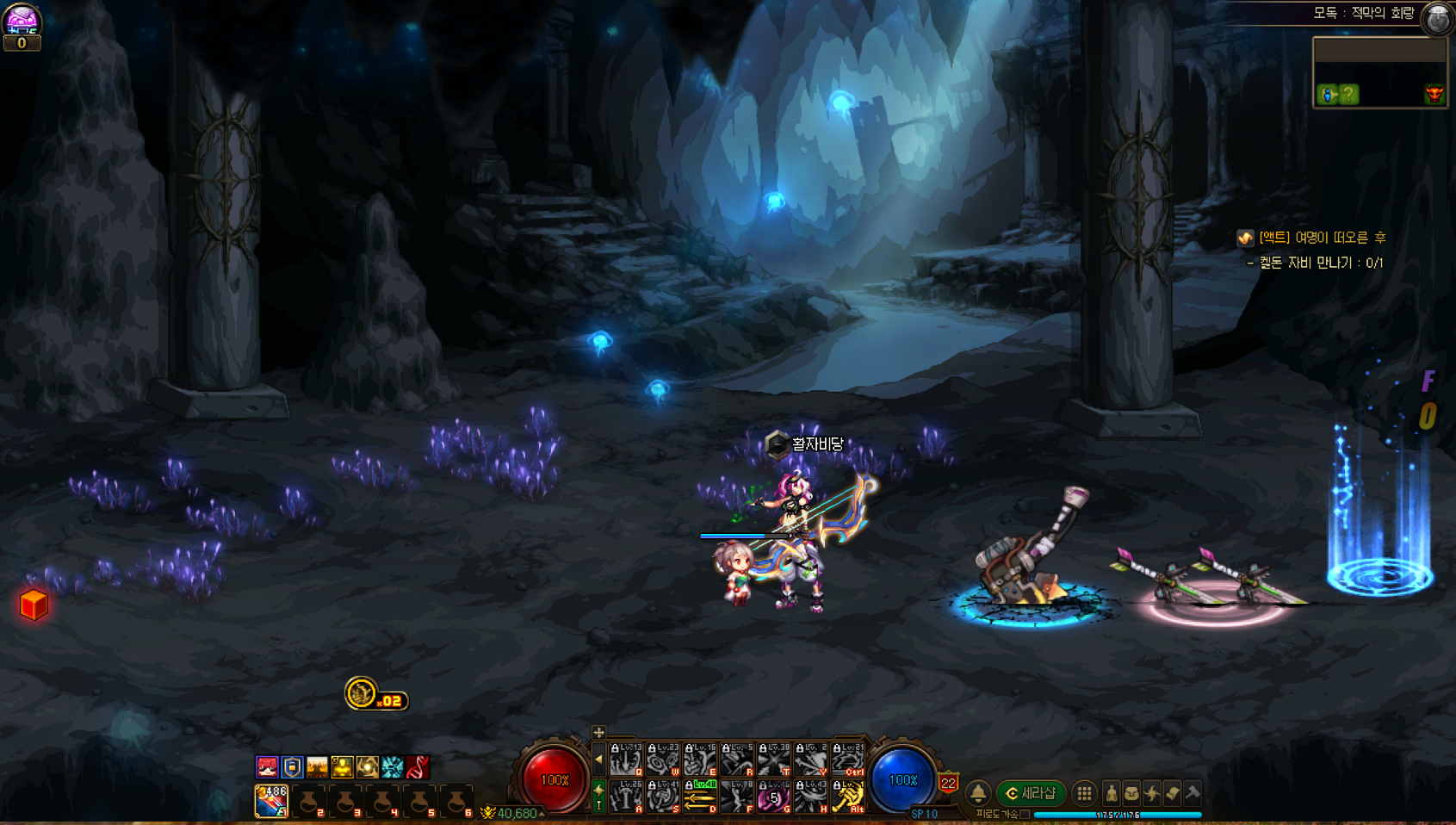Click the question mark room on minimap
Image resolution: width=1456 pixels, height=825 pixels.
(x=1348, y=94)
